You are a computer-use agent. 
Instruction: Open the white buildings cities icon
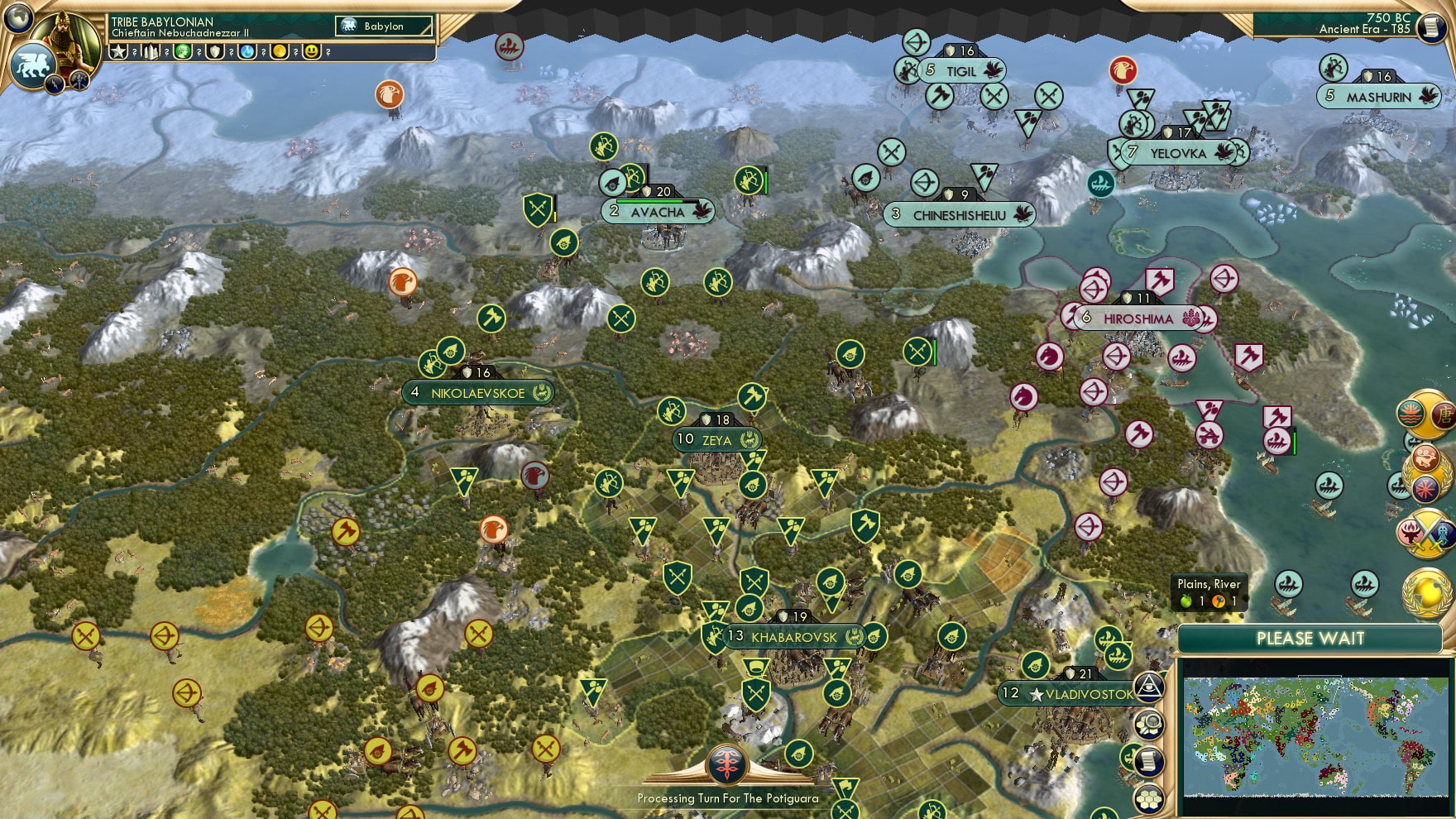tap(151, 51)
